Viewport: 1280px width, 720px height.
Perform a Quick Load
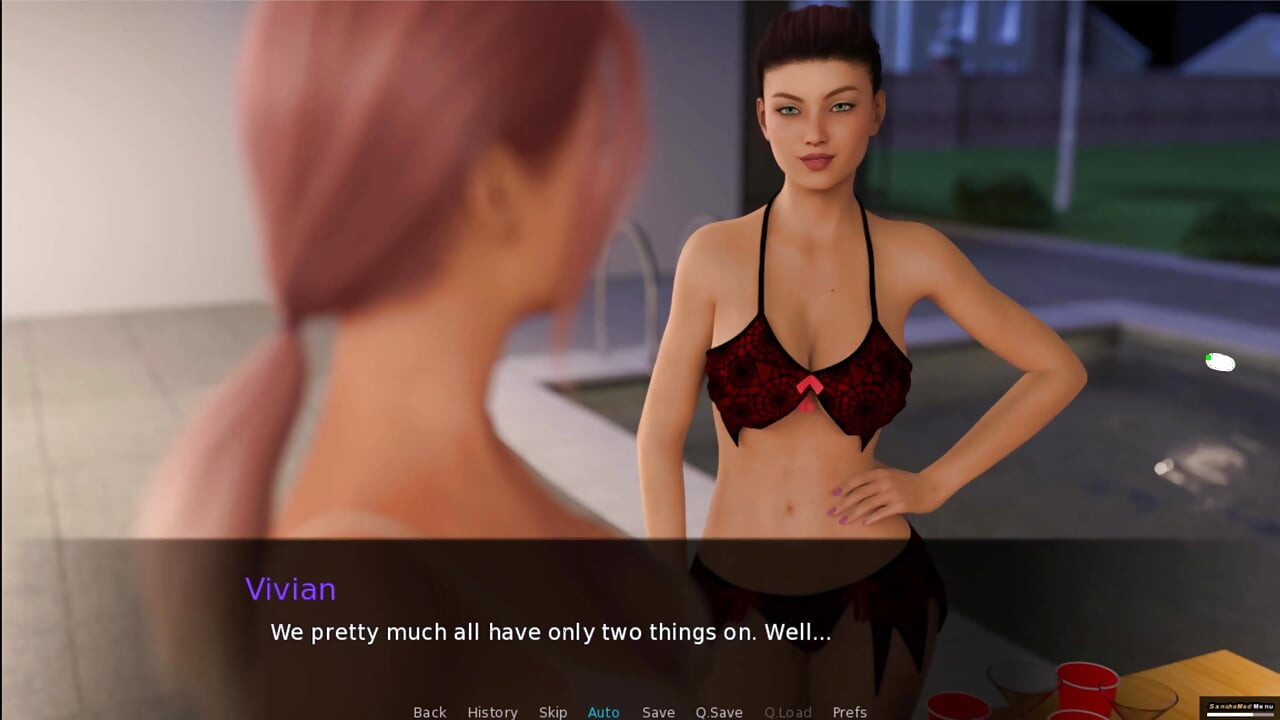pyautogui.click(x=787, y=712)
